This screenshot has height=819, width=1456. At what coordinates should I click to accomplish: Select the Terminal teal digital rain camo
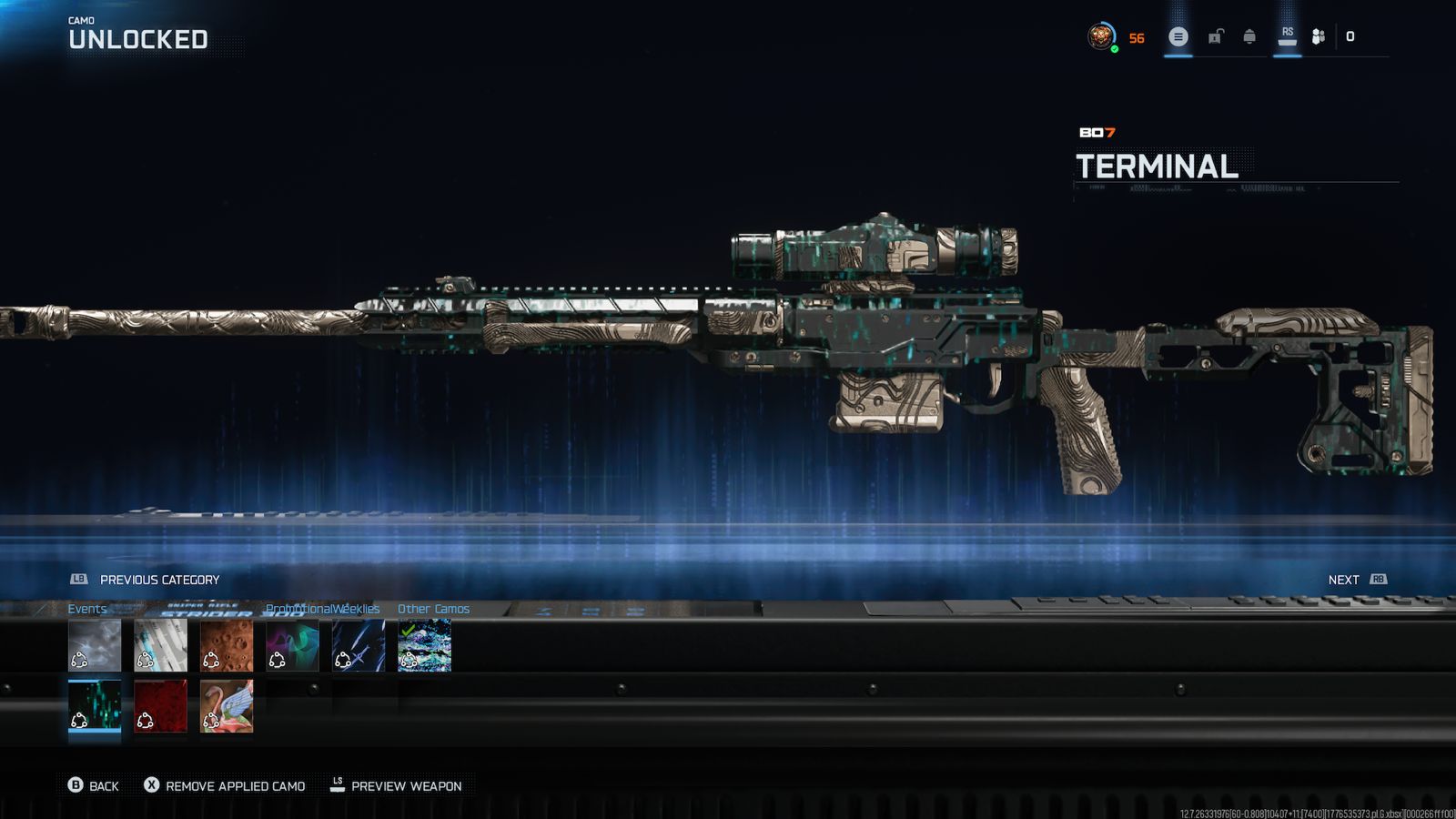point(95,705)
